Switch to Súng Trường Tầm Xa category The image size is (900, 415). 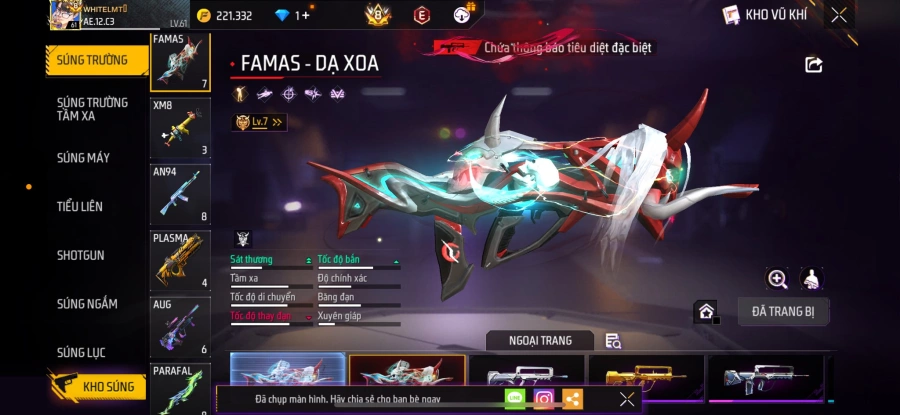(x=92, y=109)
